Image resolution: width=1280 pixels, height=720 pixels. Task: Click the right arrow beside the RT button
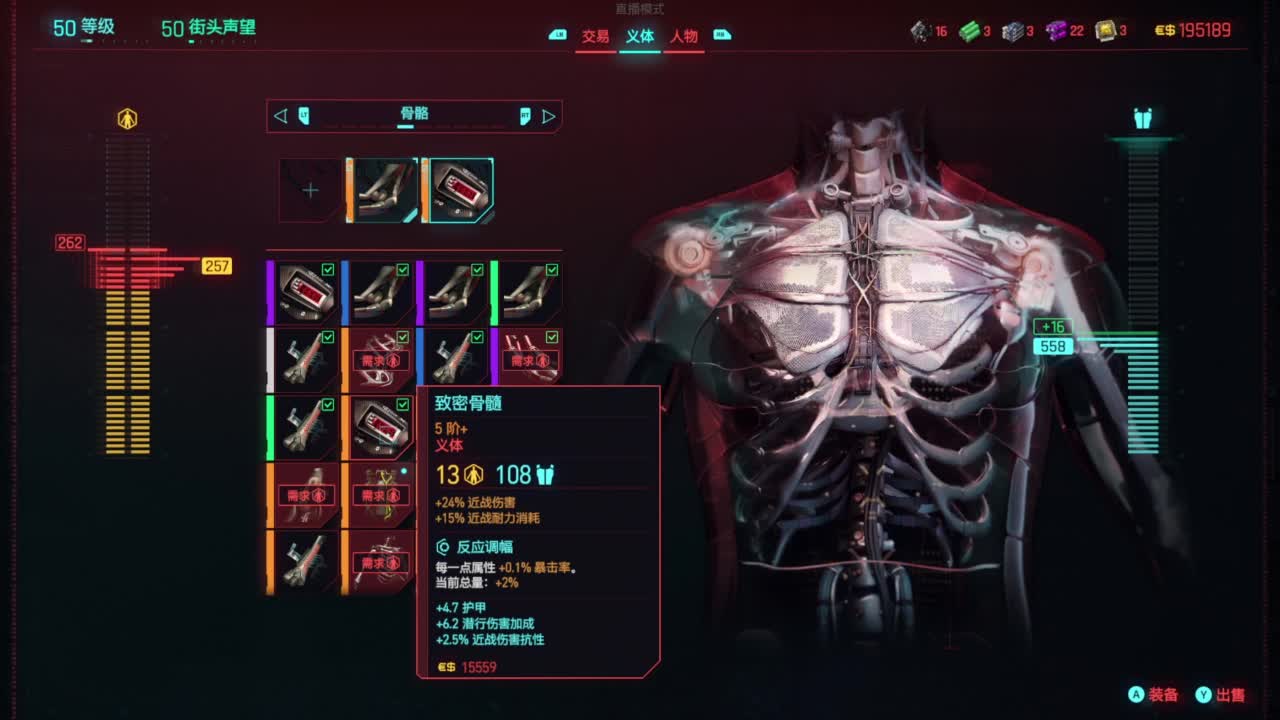click(x=548, y=116)
